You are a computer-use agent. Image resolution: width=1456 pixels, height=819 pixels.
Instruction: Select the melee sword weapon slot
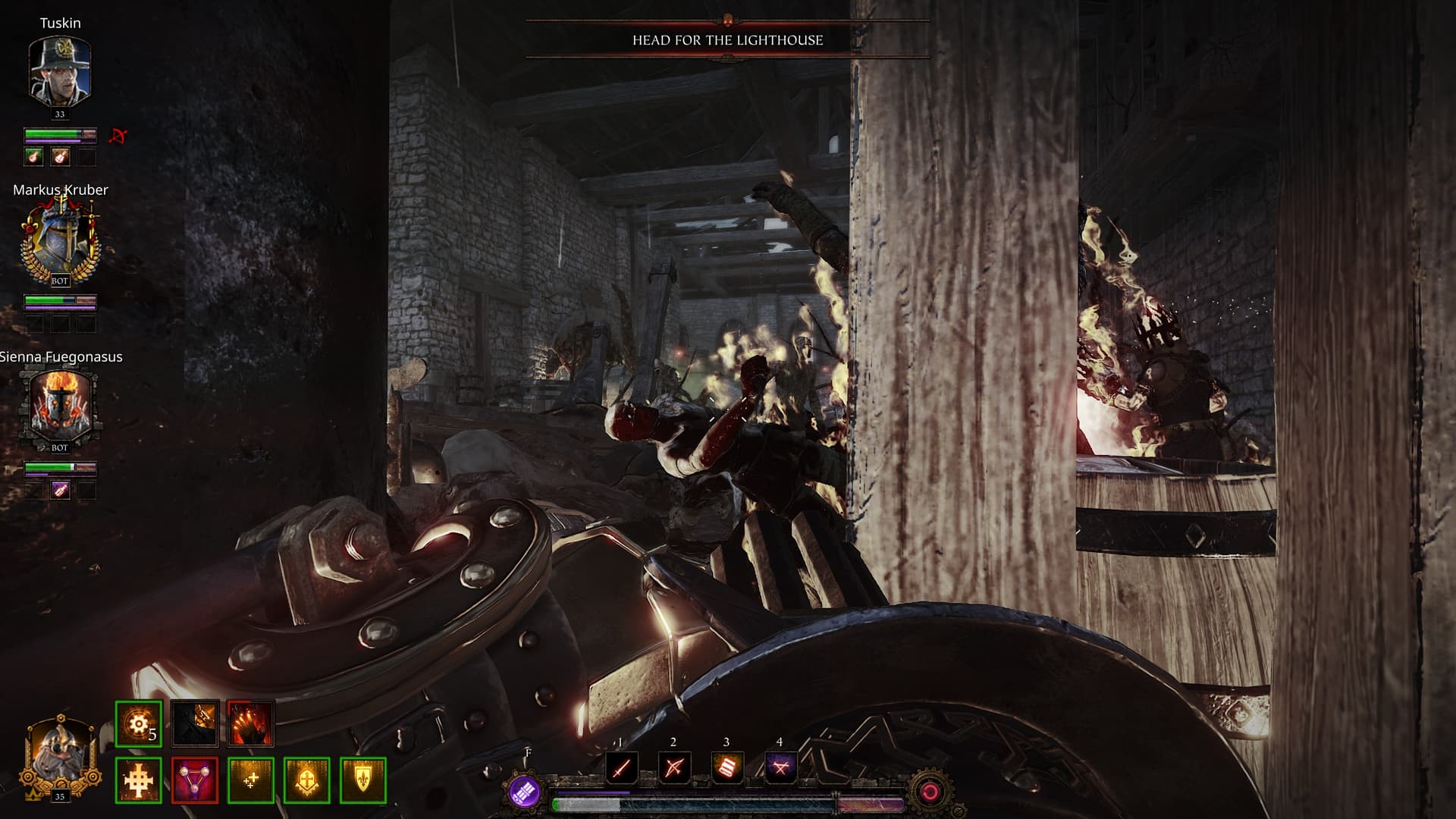[621, 768]
